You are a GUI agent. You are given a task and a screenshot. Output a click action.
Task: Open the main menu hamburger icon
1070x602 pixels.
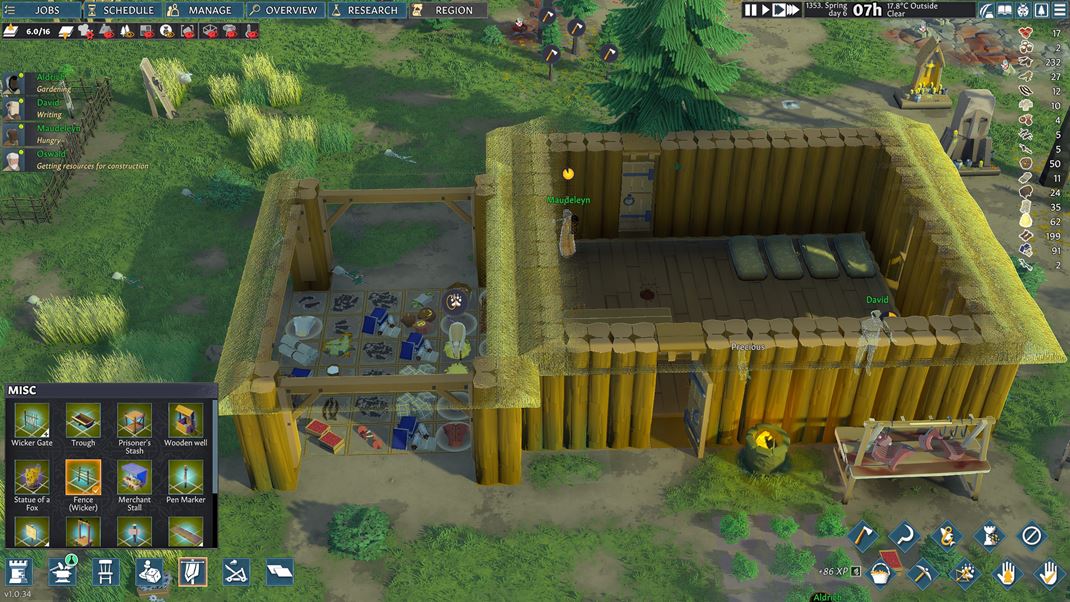(1059, 10)
